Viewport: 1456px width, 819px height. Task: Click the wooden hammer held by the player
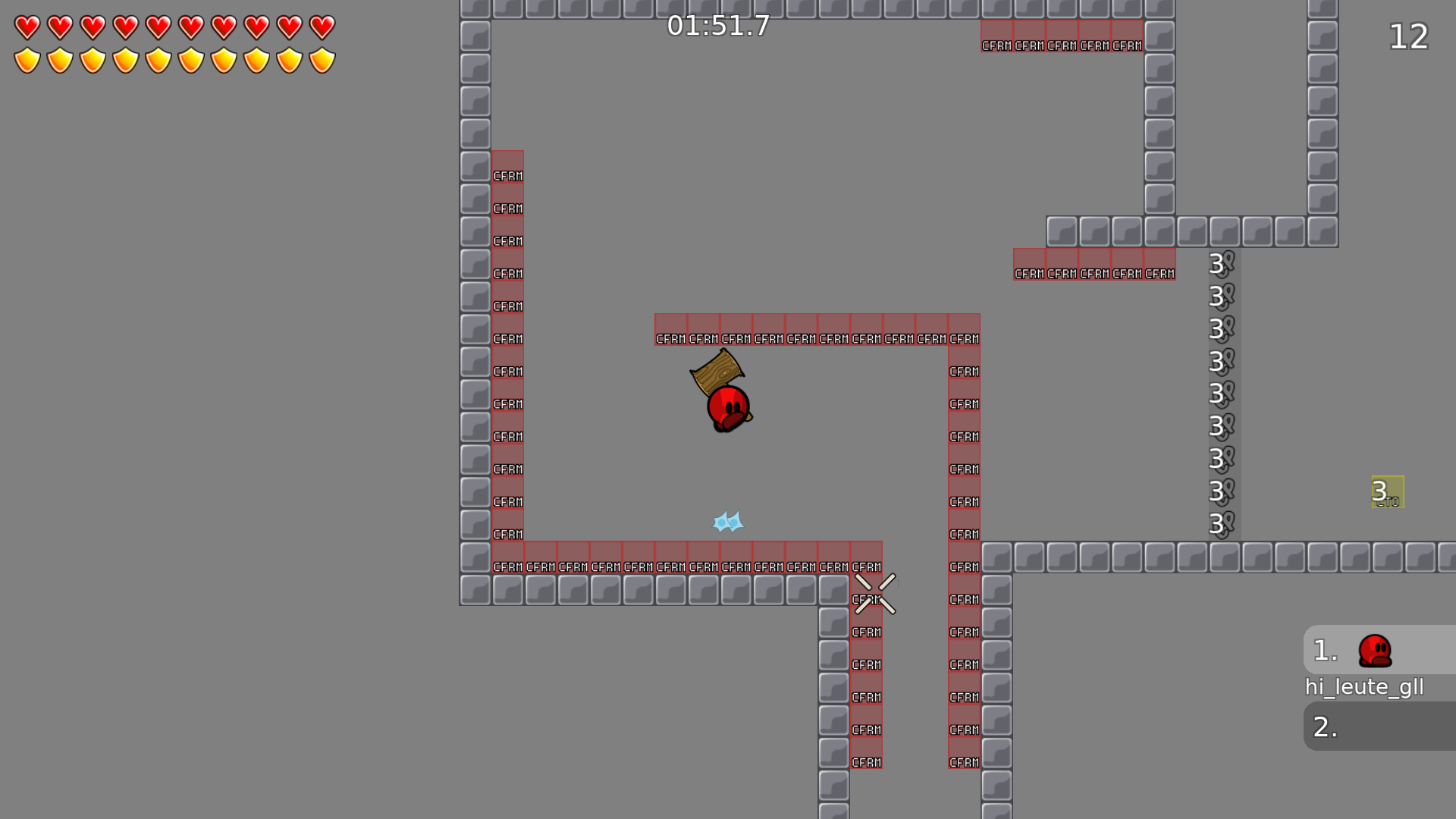[x=717, y=372]
